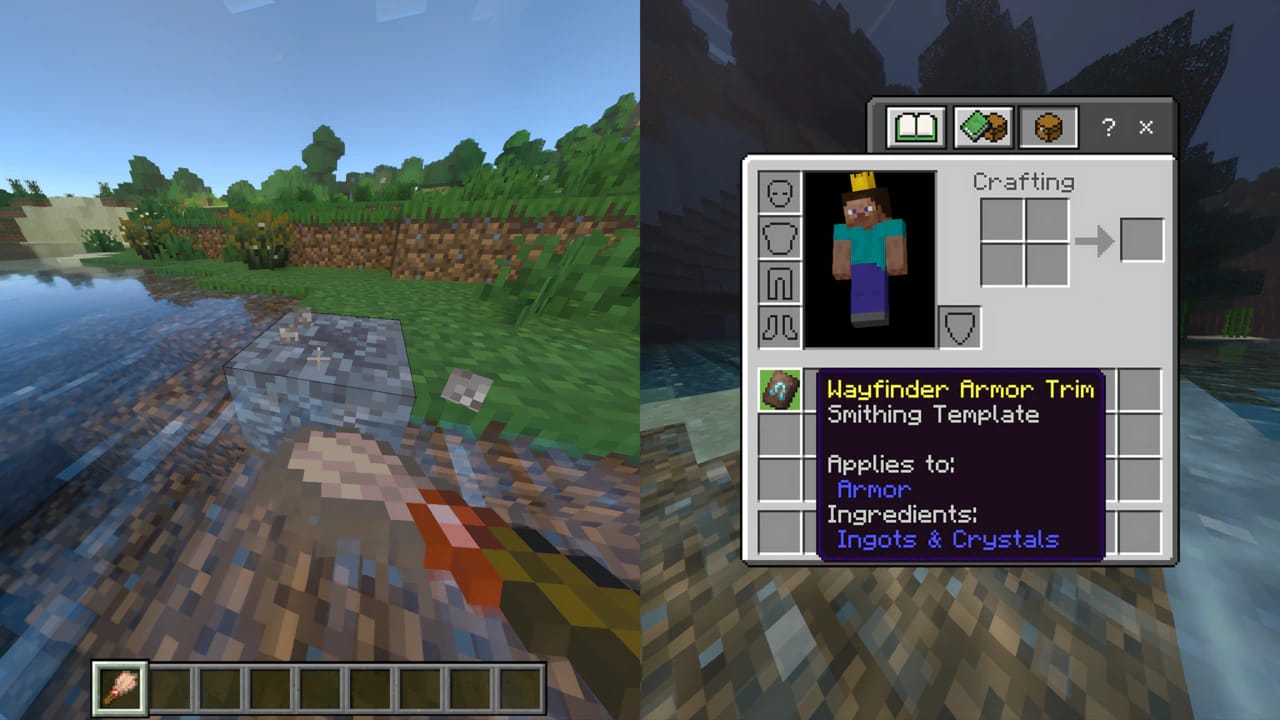Click the helmet armor slot
Image resolution: width=1280 pixels, height=720 pixels.
pos(779,192)
